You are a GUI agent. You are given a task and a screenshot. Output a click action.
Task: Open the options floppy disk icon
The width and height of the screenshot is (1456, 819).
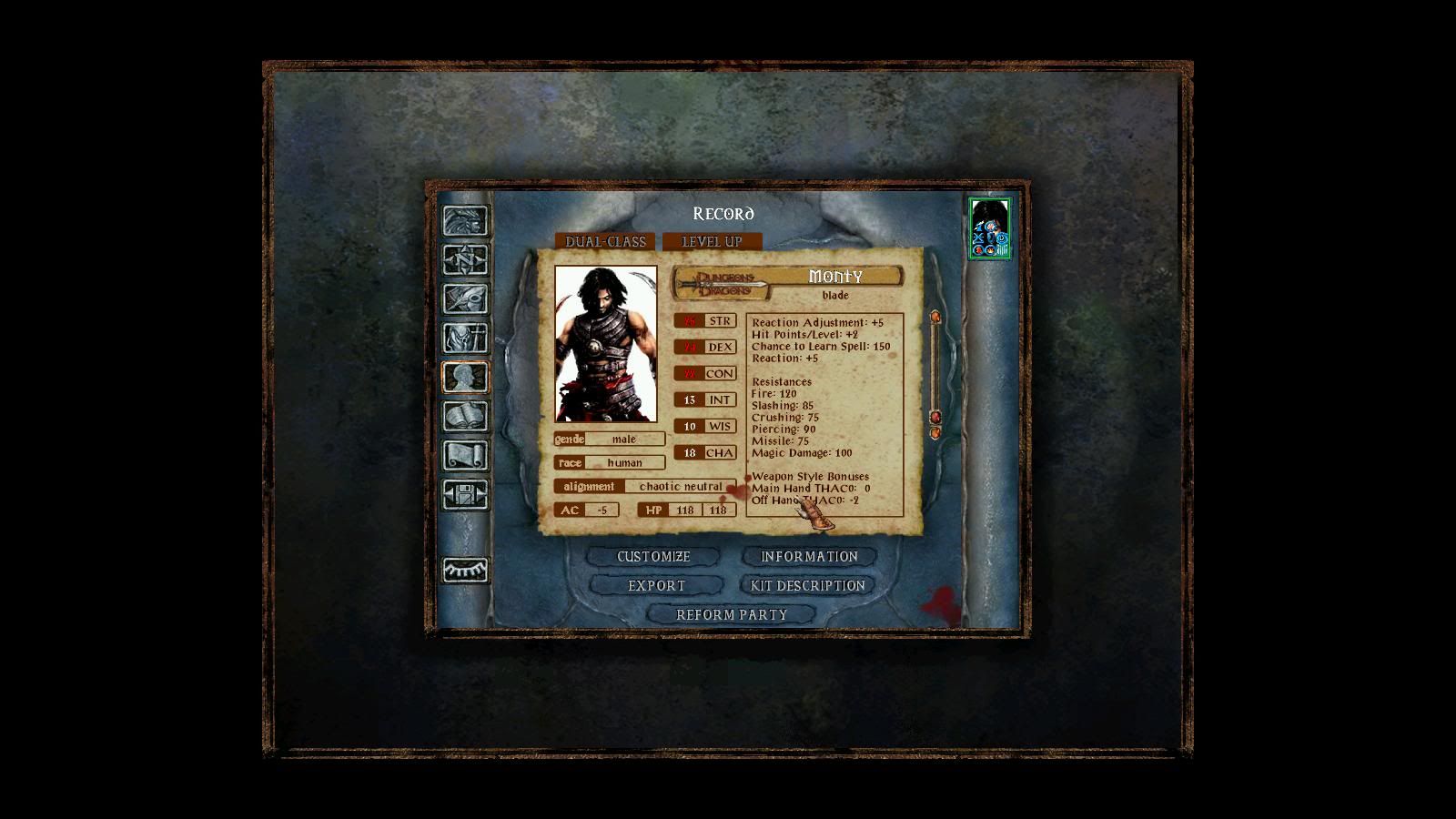pyautogui.click(x=465, y=495)
